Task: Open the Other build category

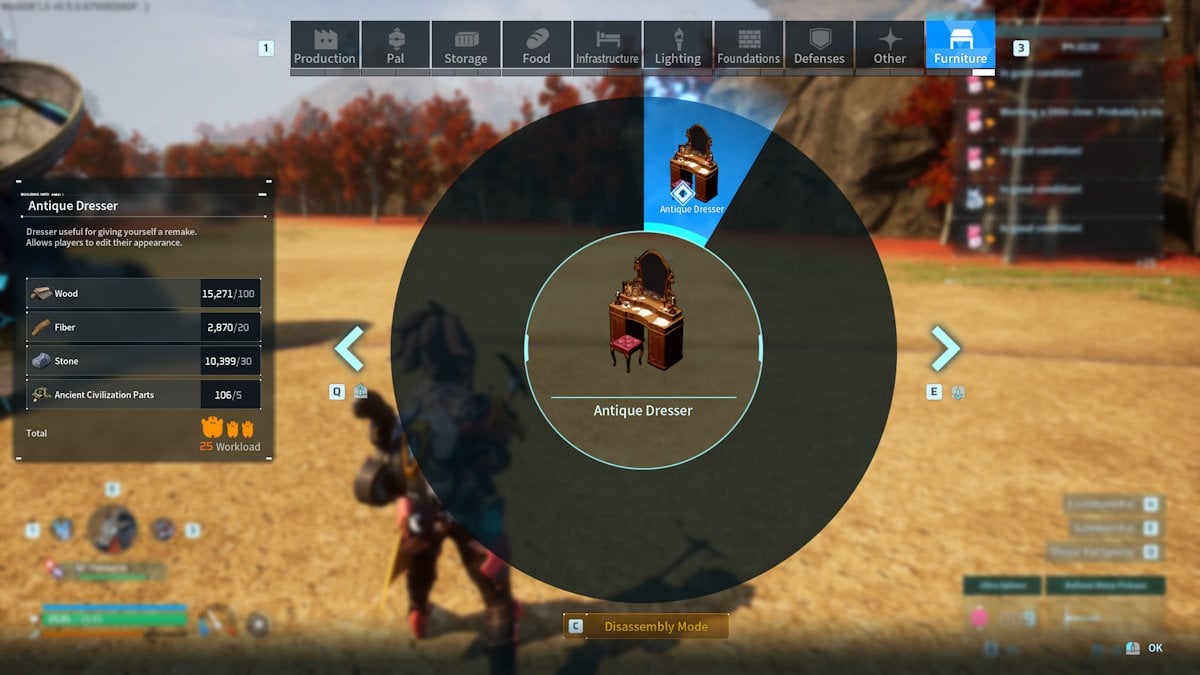Action: [x=890, y=46]
